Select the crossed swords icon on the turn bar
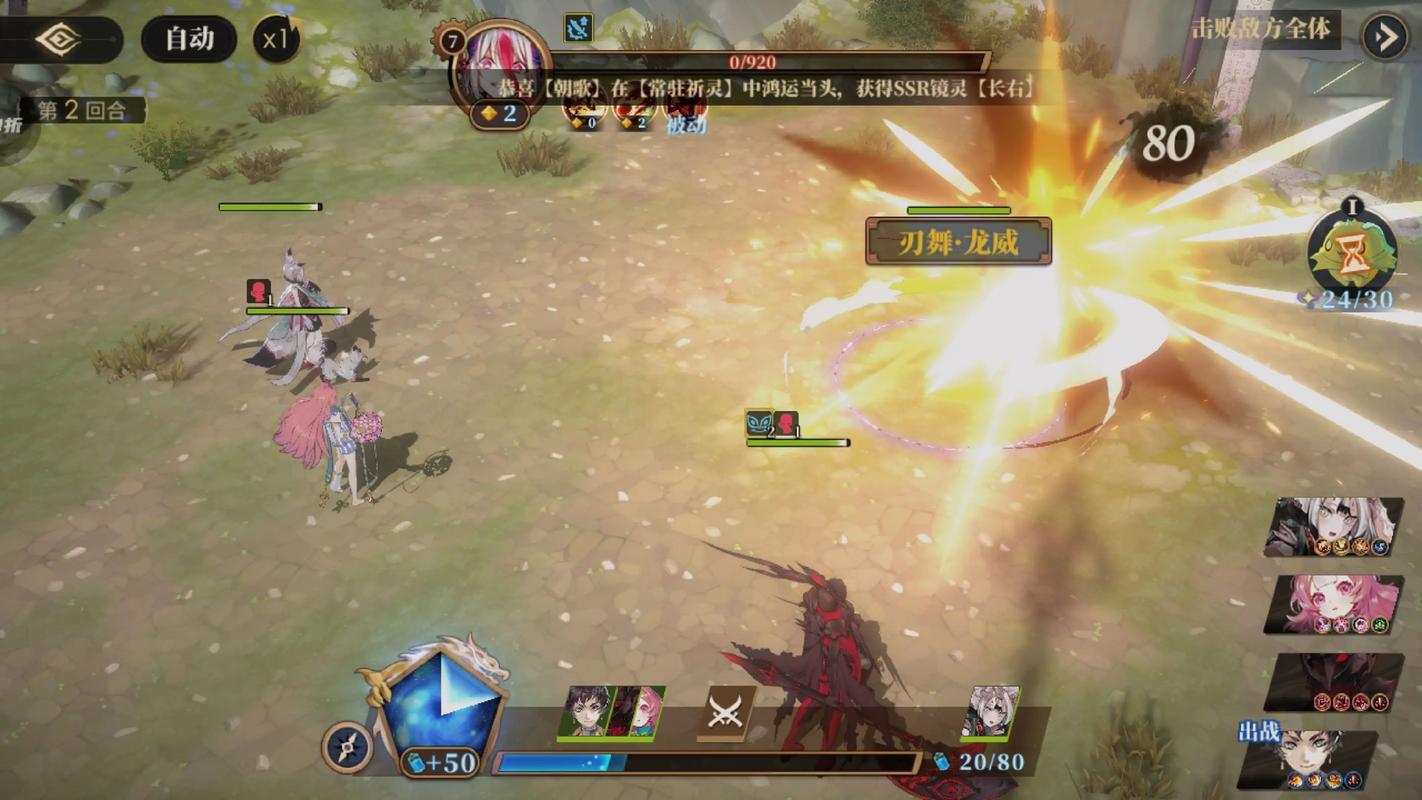Image resolution: width=1422 pixels, height=800 pixels. 725,711
